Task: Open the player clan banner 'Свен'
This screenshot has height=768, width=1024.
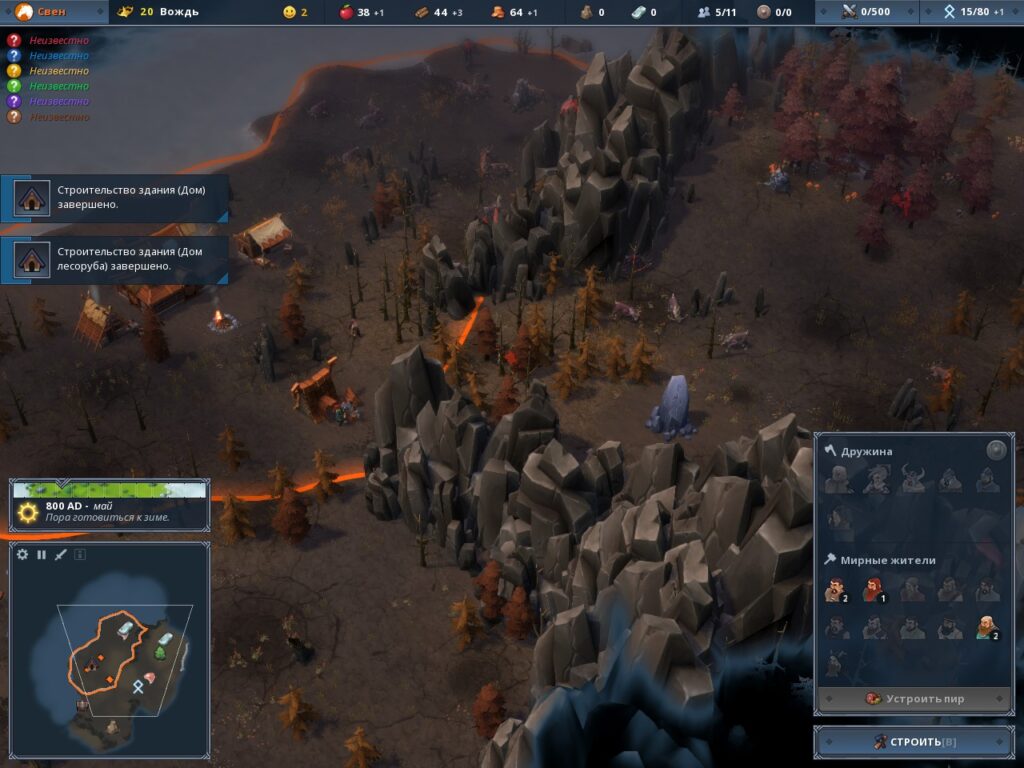Action: coord(52,12)
